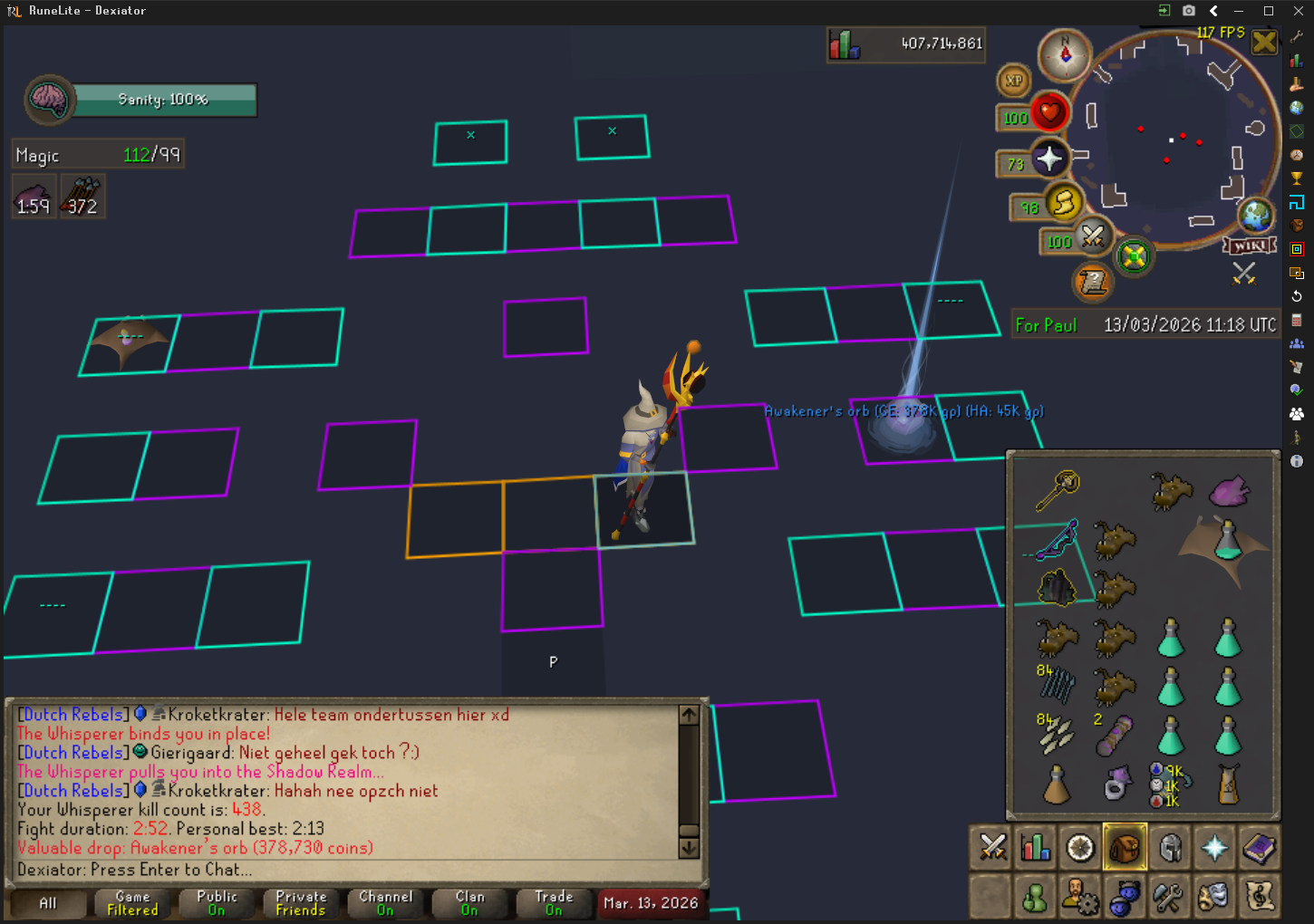Toggle the XP drops orb
Image resolution: width=1314 pixels, height=924 pixels.
pyautogui.click(x=1014, y=81)
